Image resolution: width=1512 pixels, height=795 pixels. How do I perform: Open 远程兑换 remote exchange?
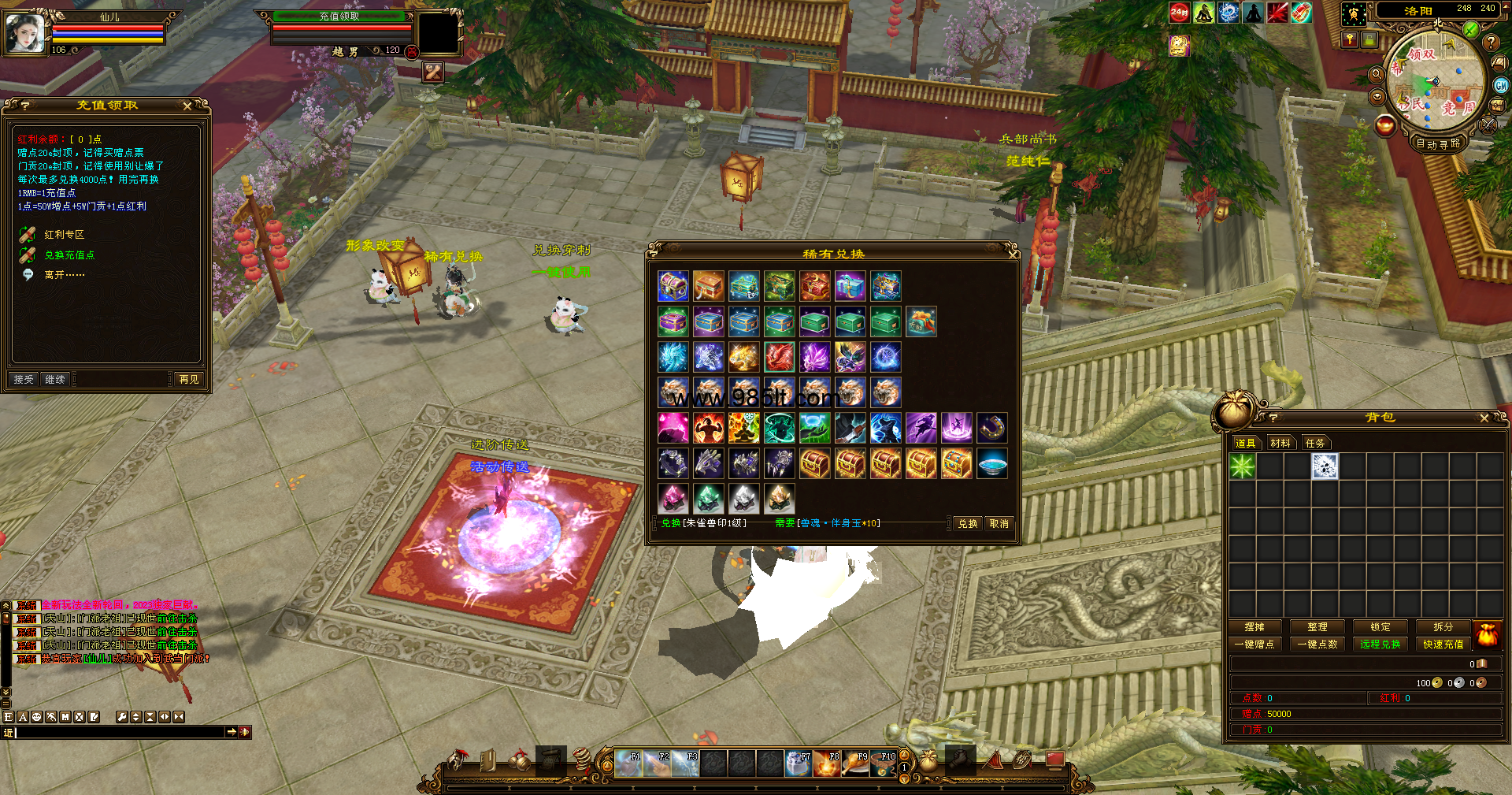1380,645
